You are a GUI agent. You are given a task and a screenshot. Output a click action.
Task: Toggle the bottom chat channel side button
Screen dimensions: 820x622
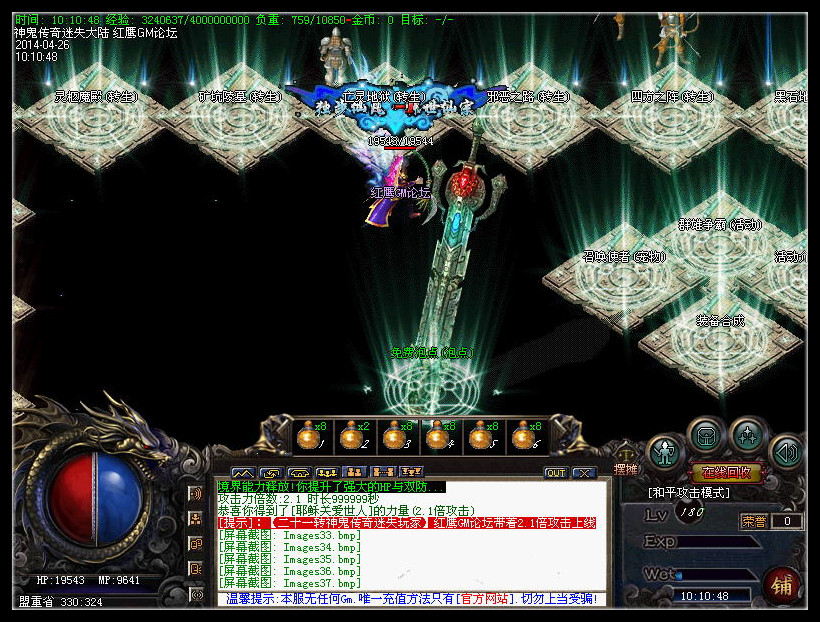197,594
